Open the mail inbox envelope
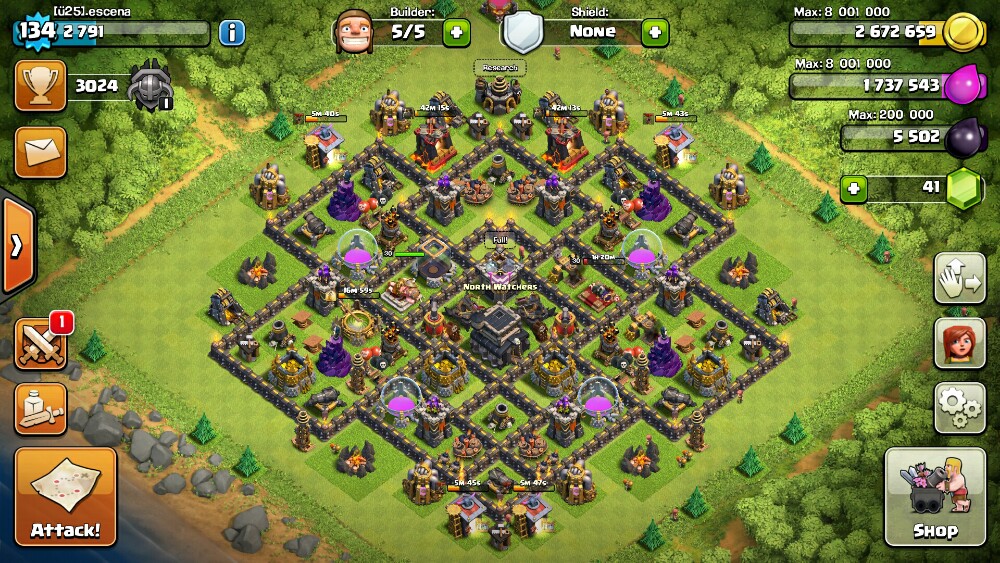 (40, 152)
